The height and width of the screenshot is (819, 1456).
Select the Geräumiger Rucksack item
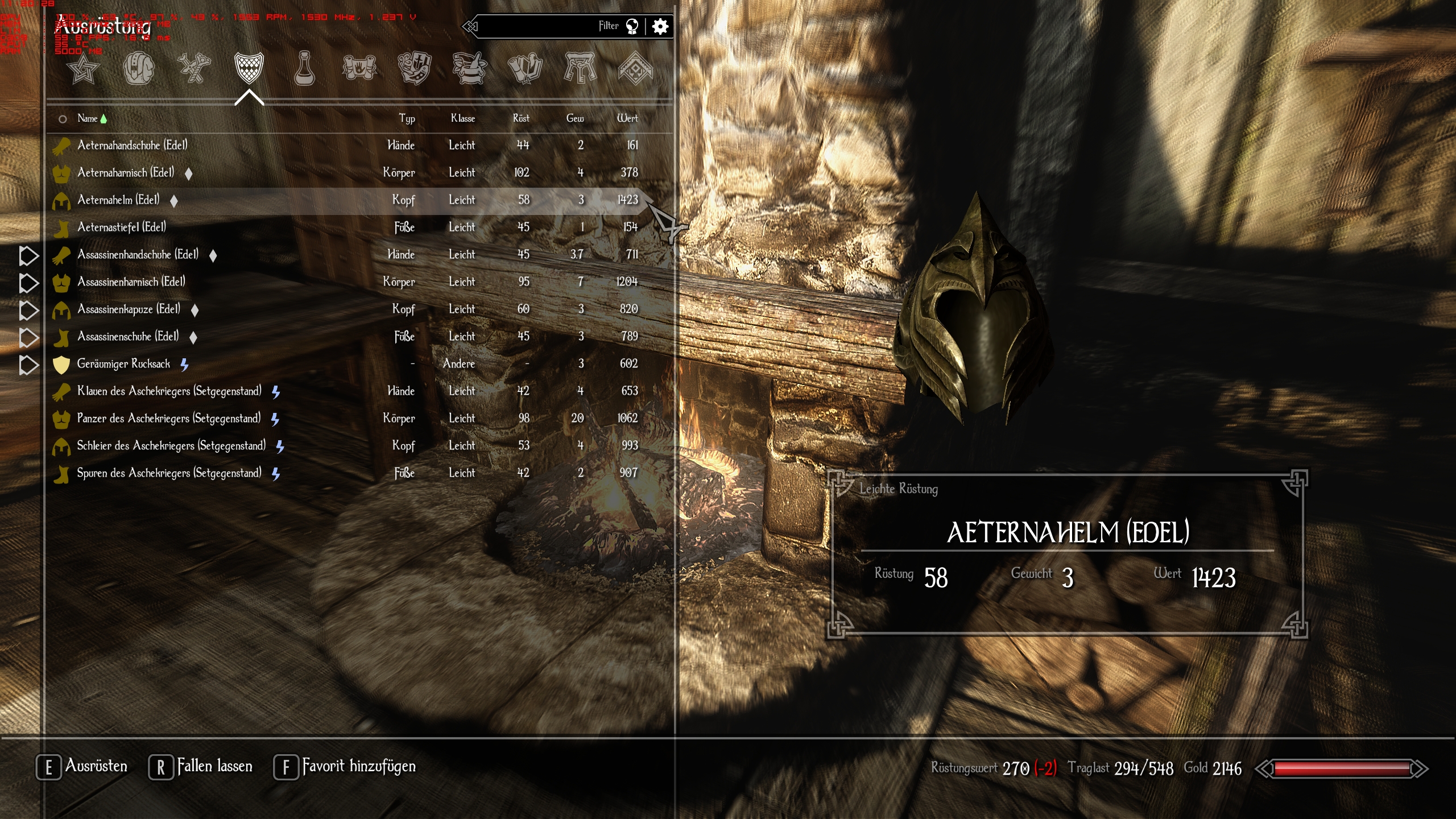123,363
